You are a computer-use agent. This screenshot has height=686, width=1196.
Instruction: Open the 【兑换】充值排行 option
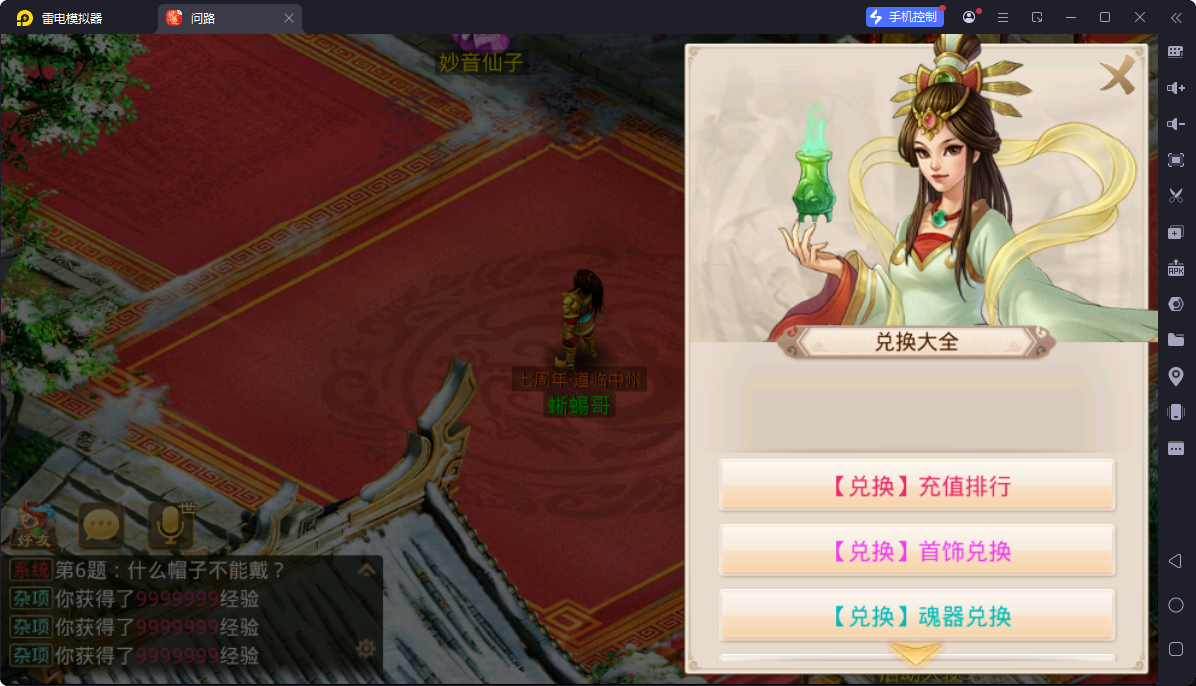917,486
